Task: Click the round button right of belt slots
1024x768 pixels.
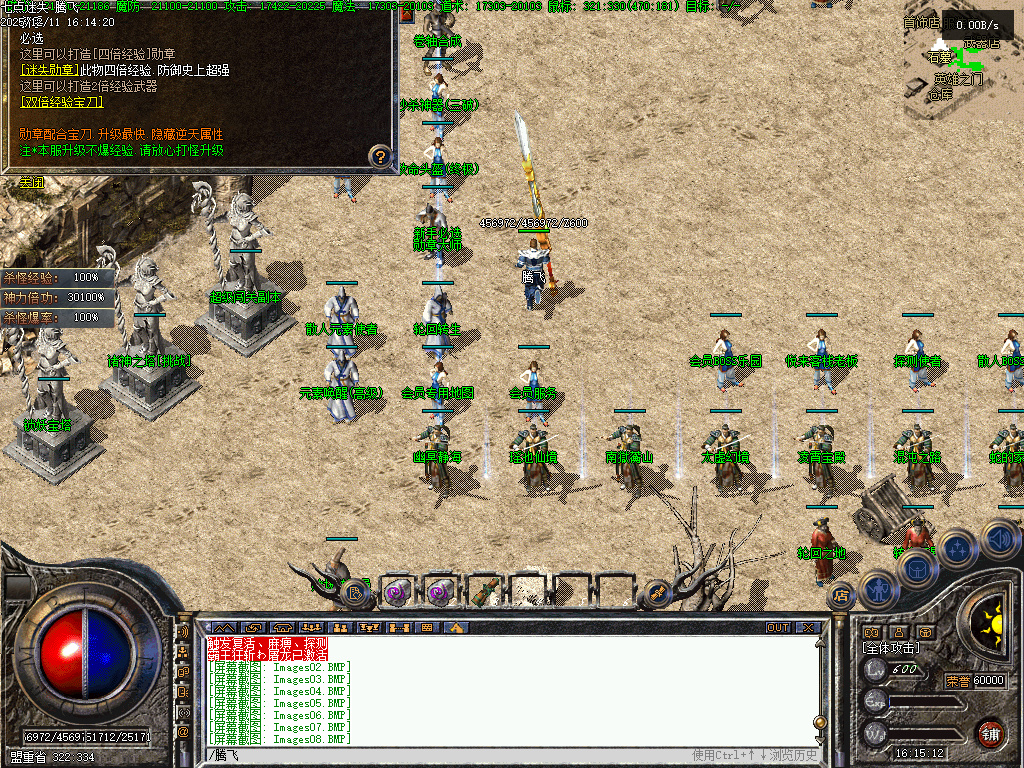Action: 658,592
